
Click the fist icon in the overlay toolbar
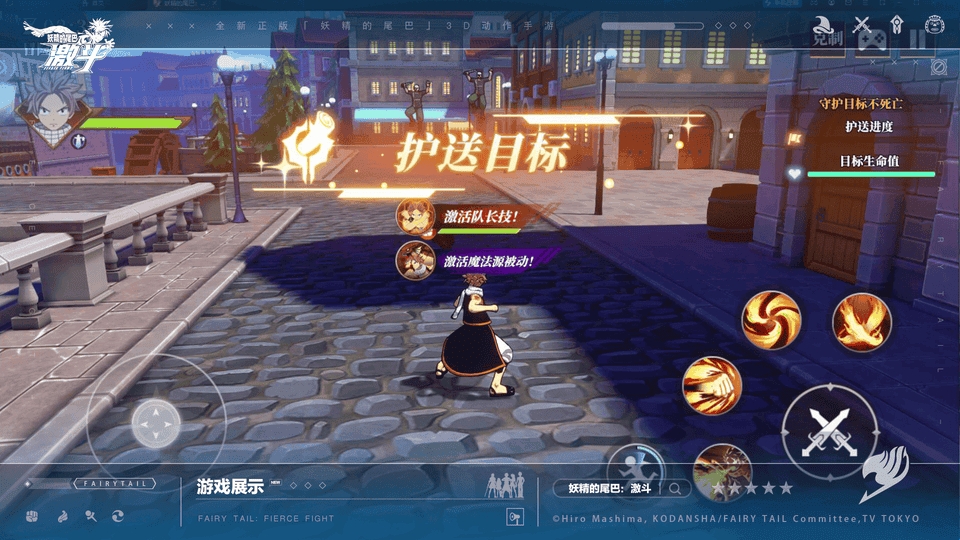coord(32,516)
